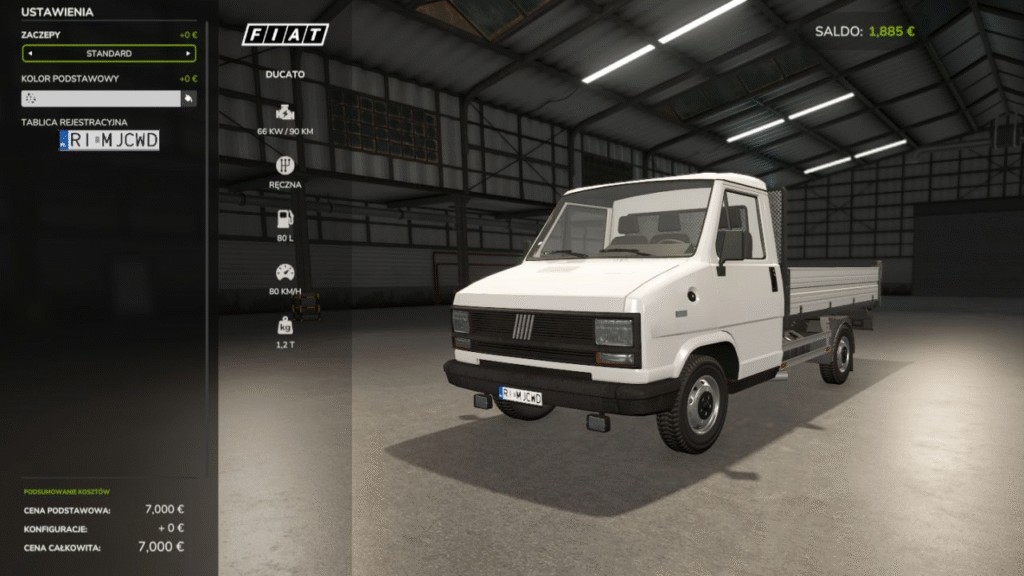This screenshot has width=1024, height=576.
Task: Click the paint bucket color button
Action: coord(188,98)
